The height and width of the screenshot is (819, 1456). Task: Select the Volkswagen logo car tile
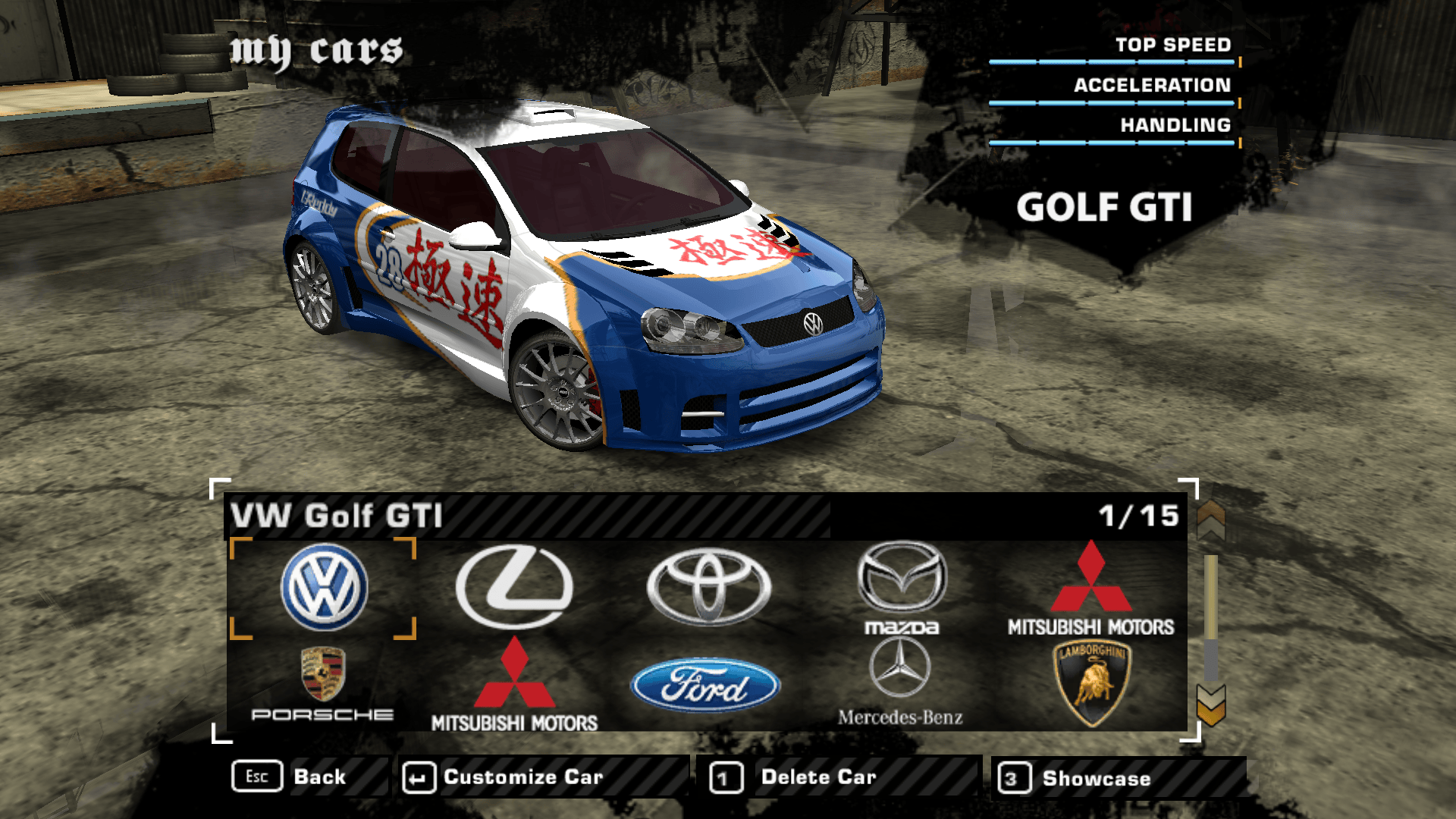coord(324,588)
